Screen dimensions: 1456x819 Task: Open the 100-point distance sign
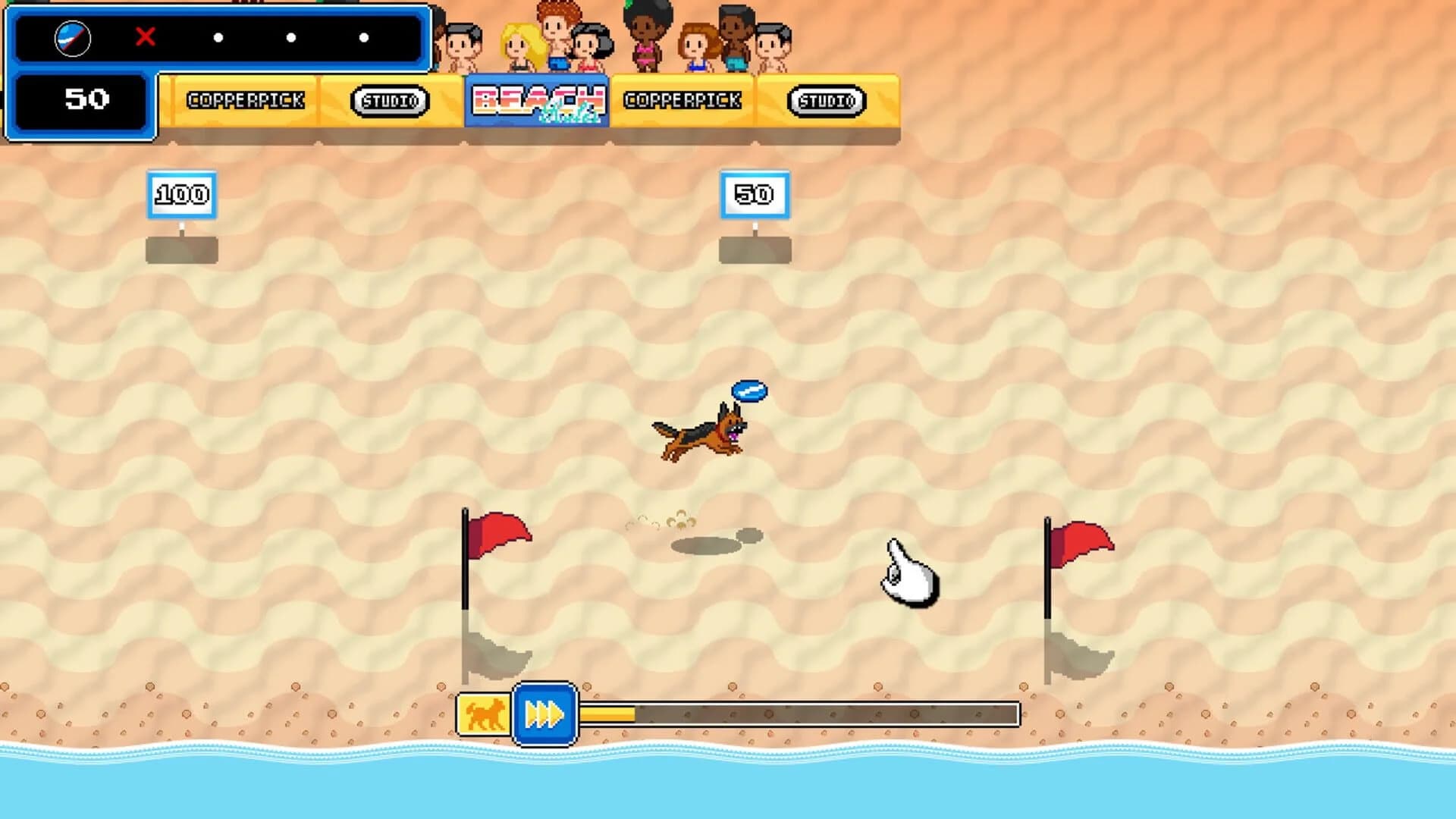(181, 193)
